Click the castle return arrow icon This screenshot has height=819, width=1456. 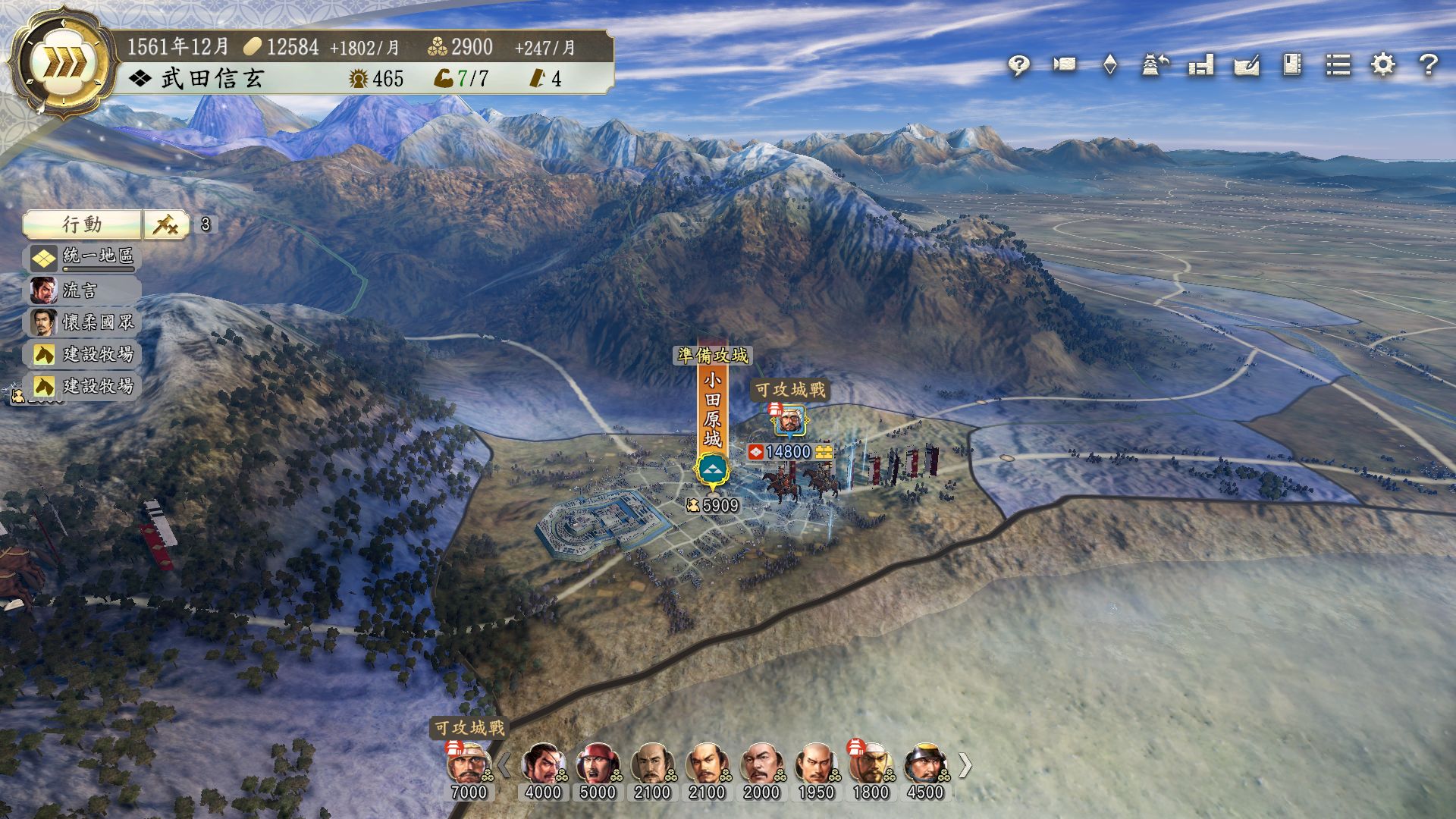(1155, 65)
